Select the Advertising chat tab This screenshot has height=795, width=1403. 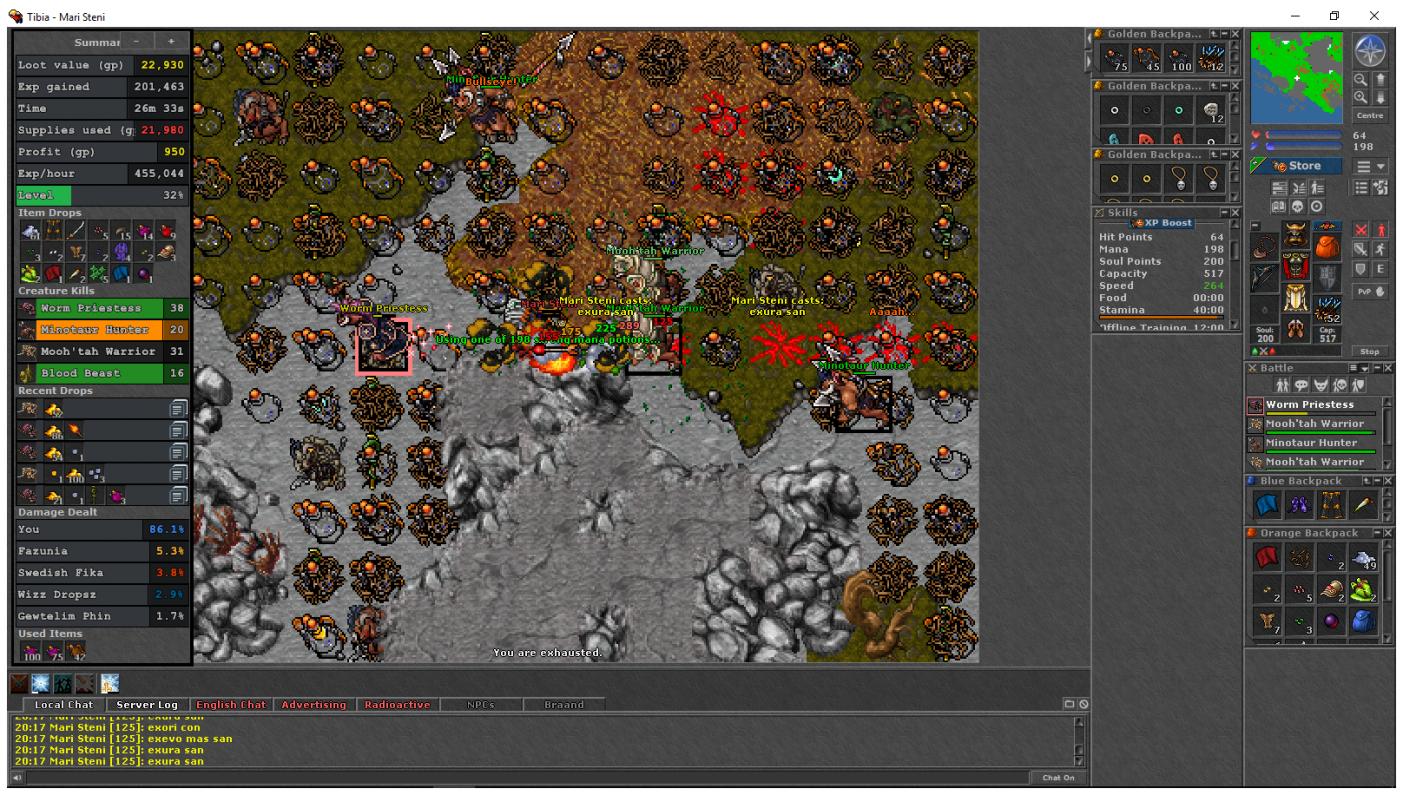(313, 705)
